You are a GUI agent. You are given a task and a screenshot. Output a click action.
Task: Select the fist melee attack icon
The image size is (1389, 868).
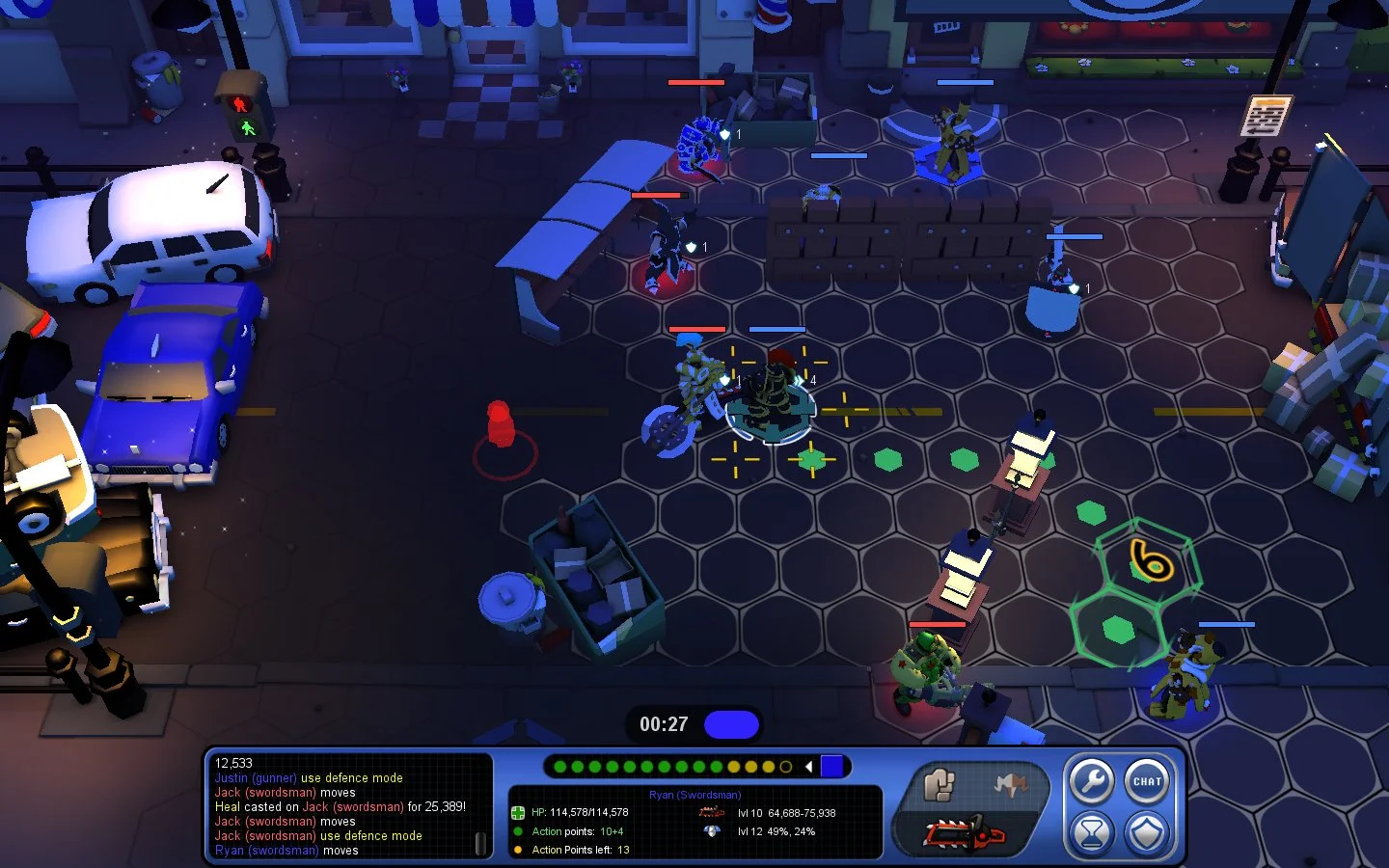938,784
